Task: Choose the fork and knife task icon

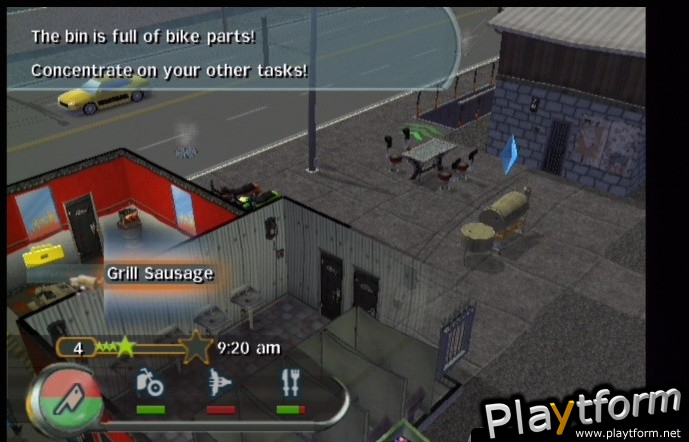Action: click(x=291, y=383)
